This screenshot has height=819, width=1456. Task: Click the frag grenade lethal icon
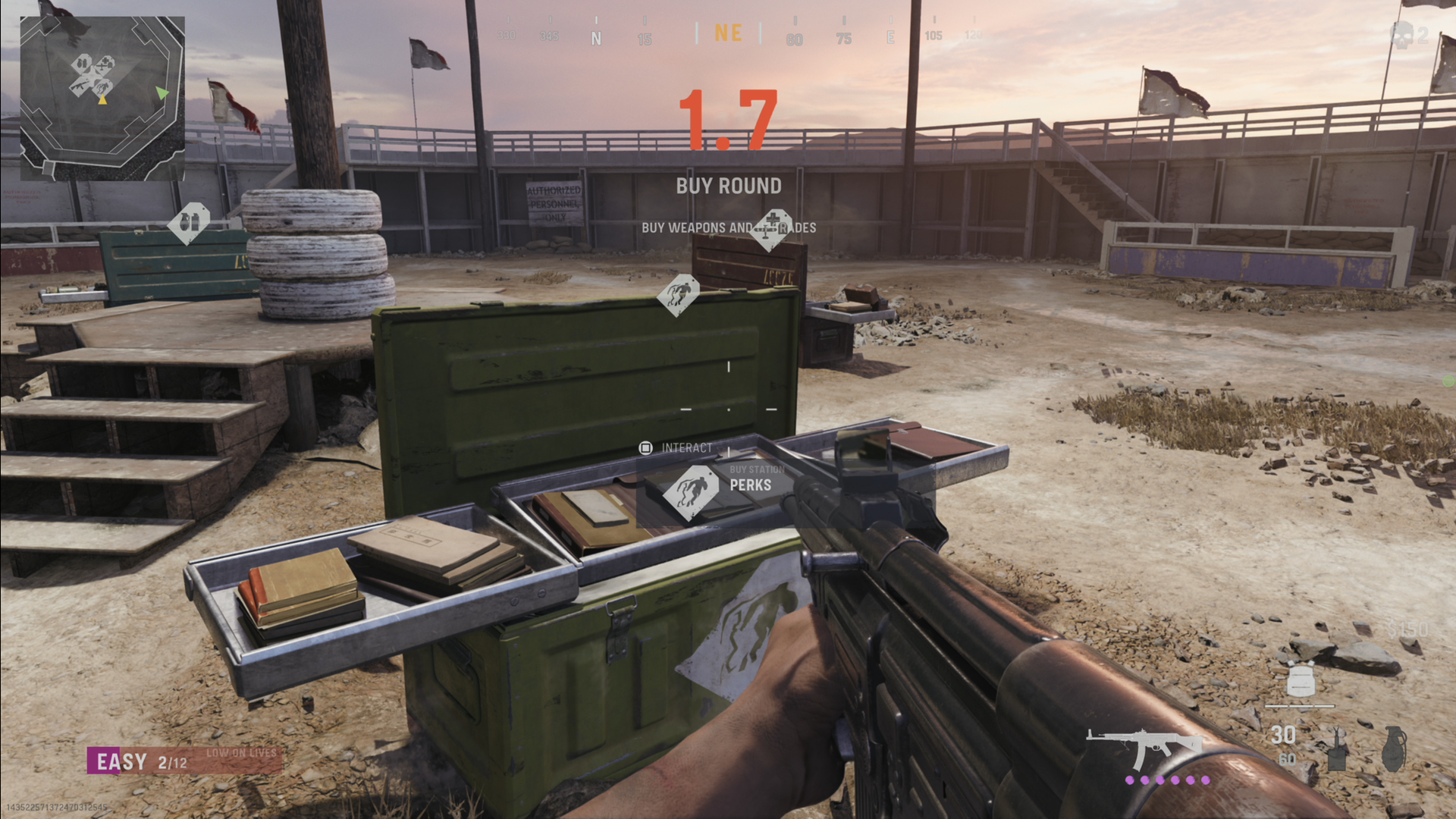pyautogui.click(x=1394, y=747)
